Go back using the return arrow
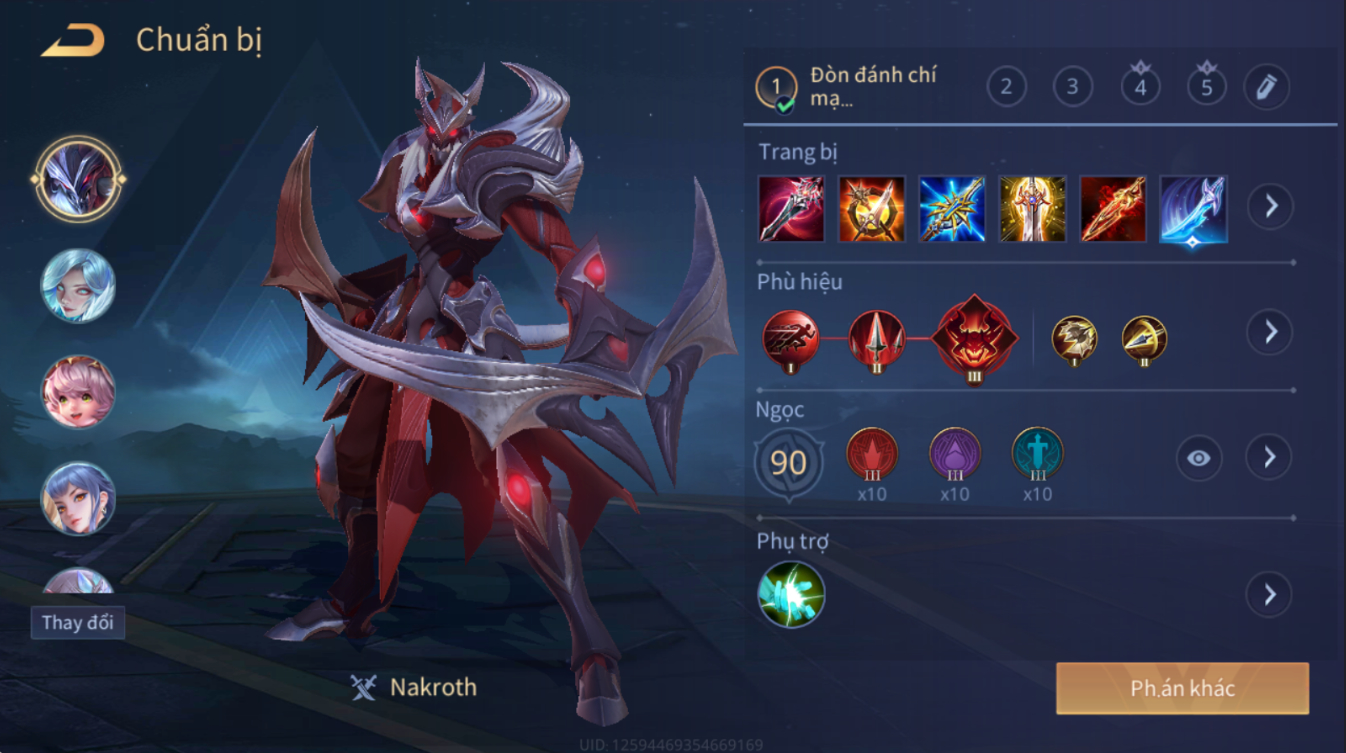The width and height of the screenshot is (1346, 753). [73, 41]
